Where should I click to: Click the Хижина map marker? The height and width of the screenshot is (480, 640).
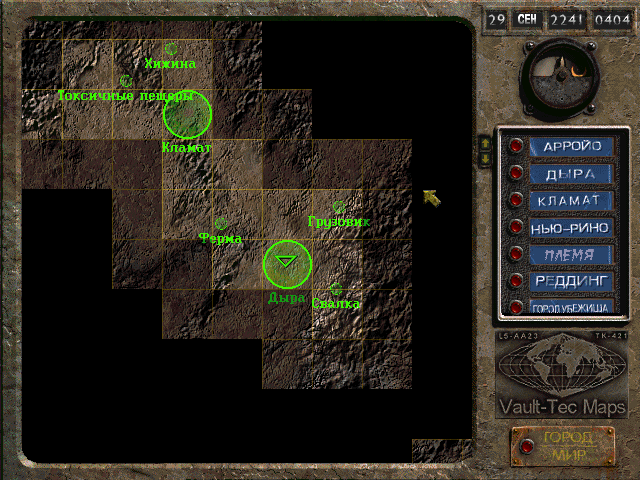(171, 48)
